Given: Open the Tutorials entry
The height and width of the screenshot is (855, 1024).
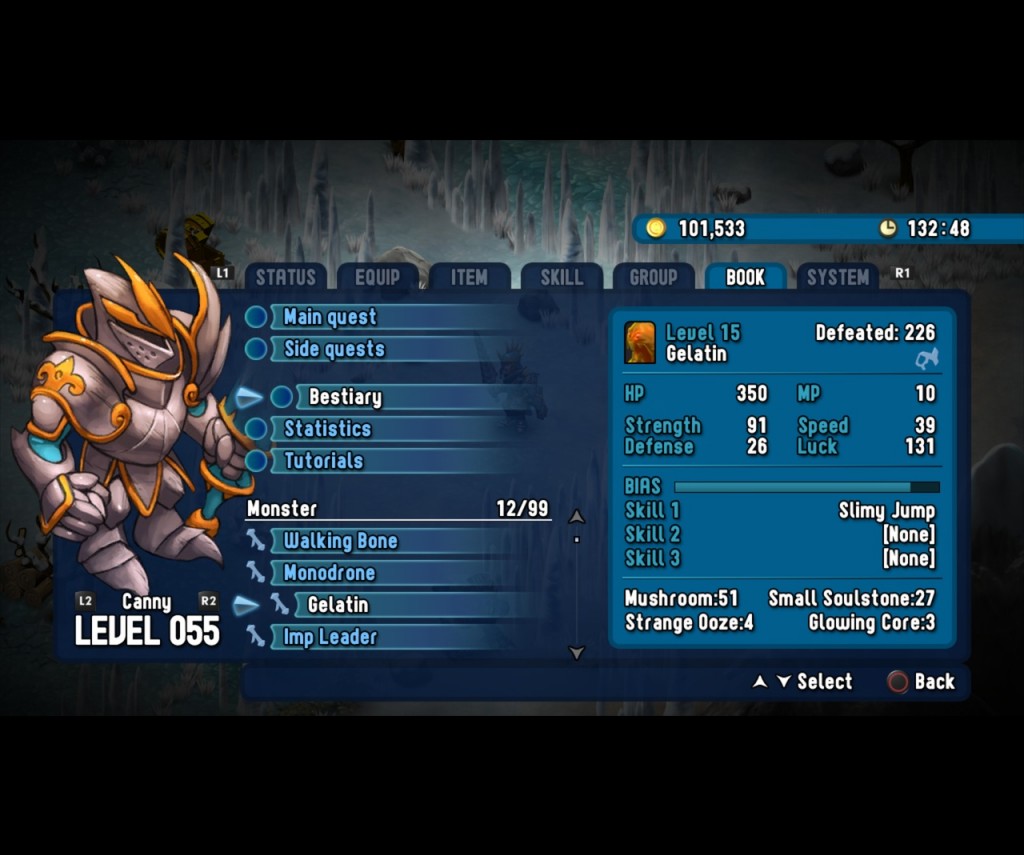Looking at the screenshot, I should pyautogui.click(x=323, y=461).
